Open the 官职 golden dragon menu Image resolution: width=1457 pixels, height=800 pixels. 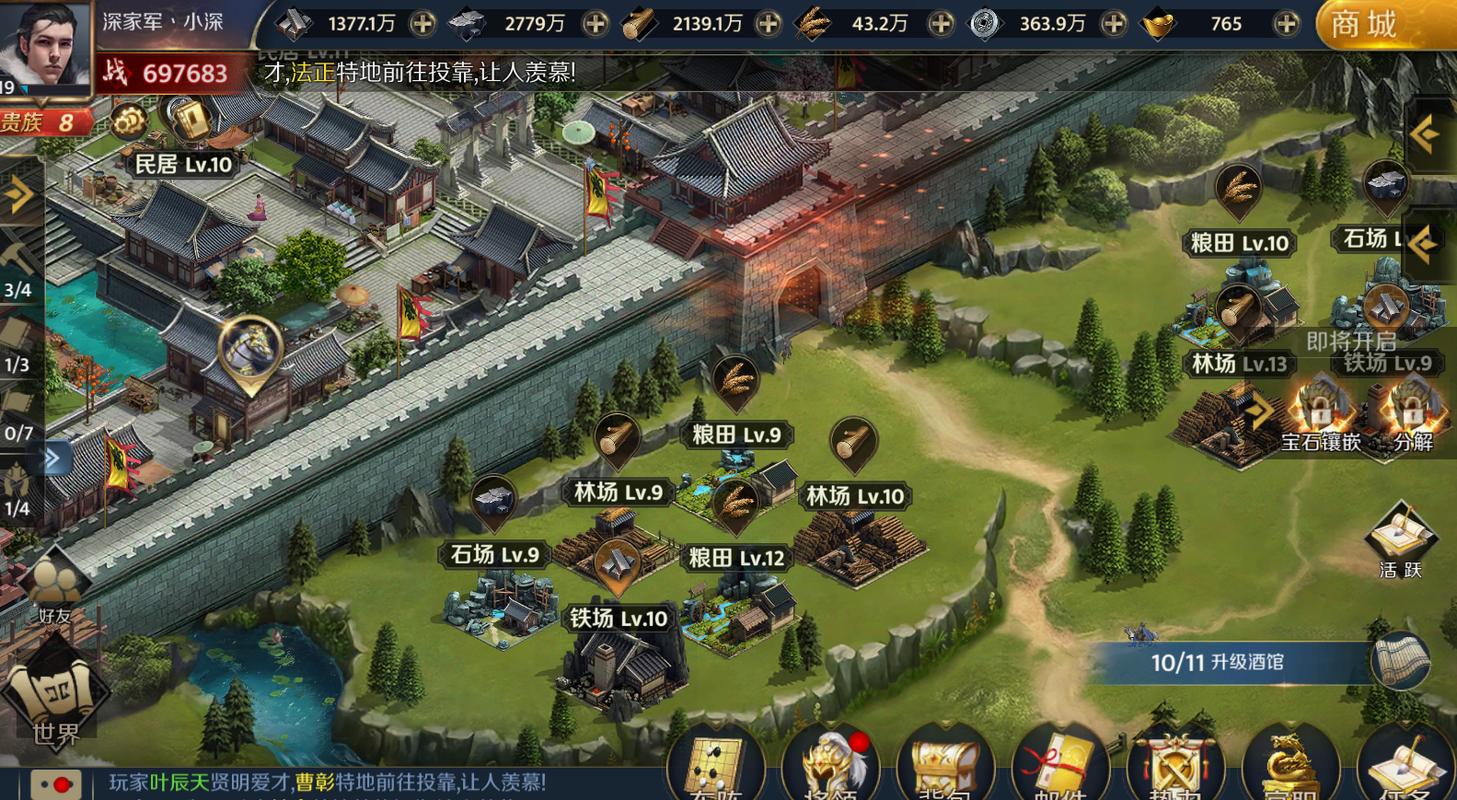[1291, 770]
